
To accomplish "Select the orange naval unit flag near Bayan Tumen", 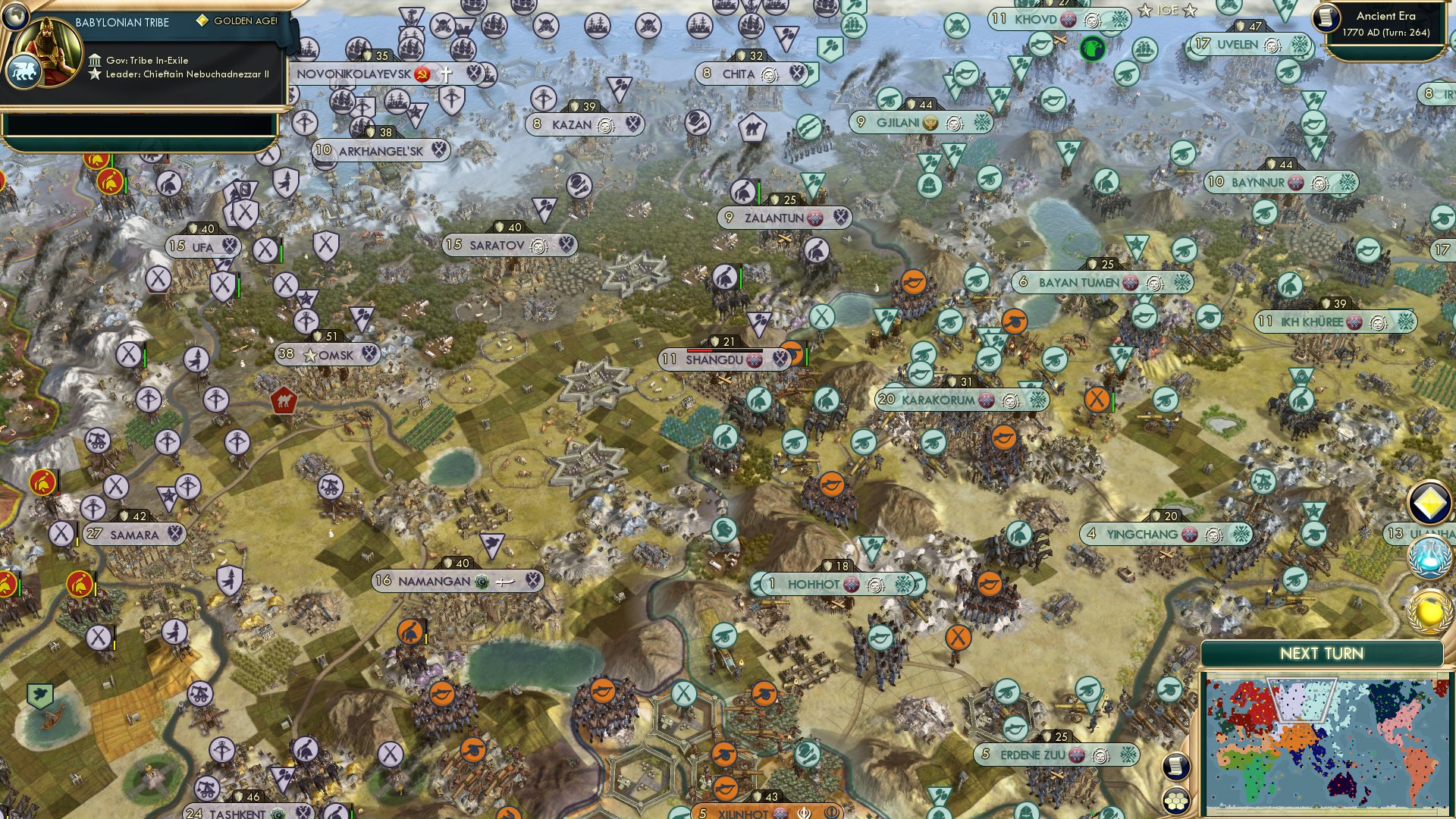I will pyautogui.click(x=1015, y=322).
